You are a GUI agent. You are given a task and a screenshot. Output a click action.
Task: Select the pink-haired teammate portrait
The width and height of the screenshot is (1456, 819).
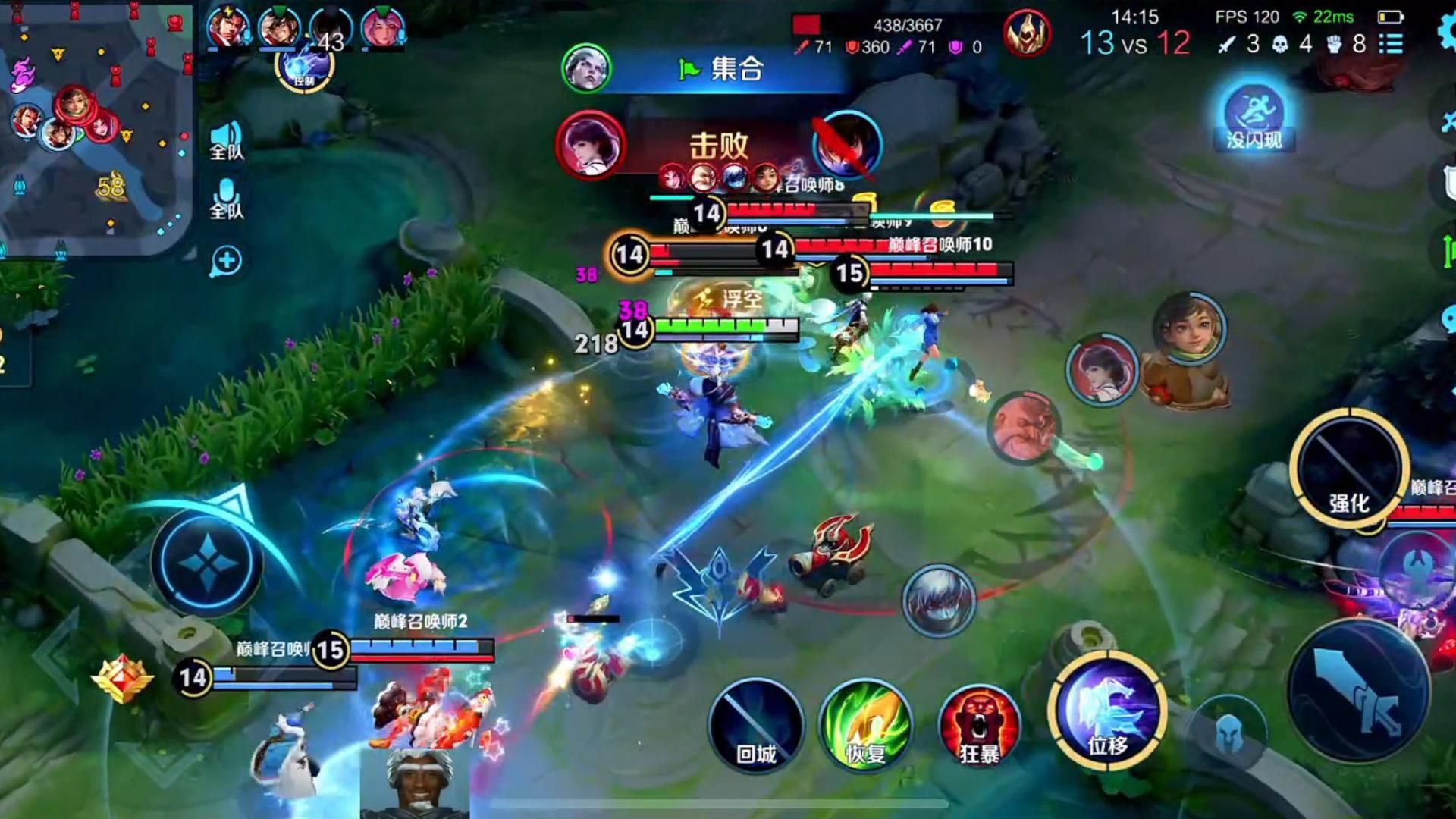(381, 29)
